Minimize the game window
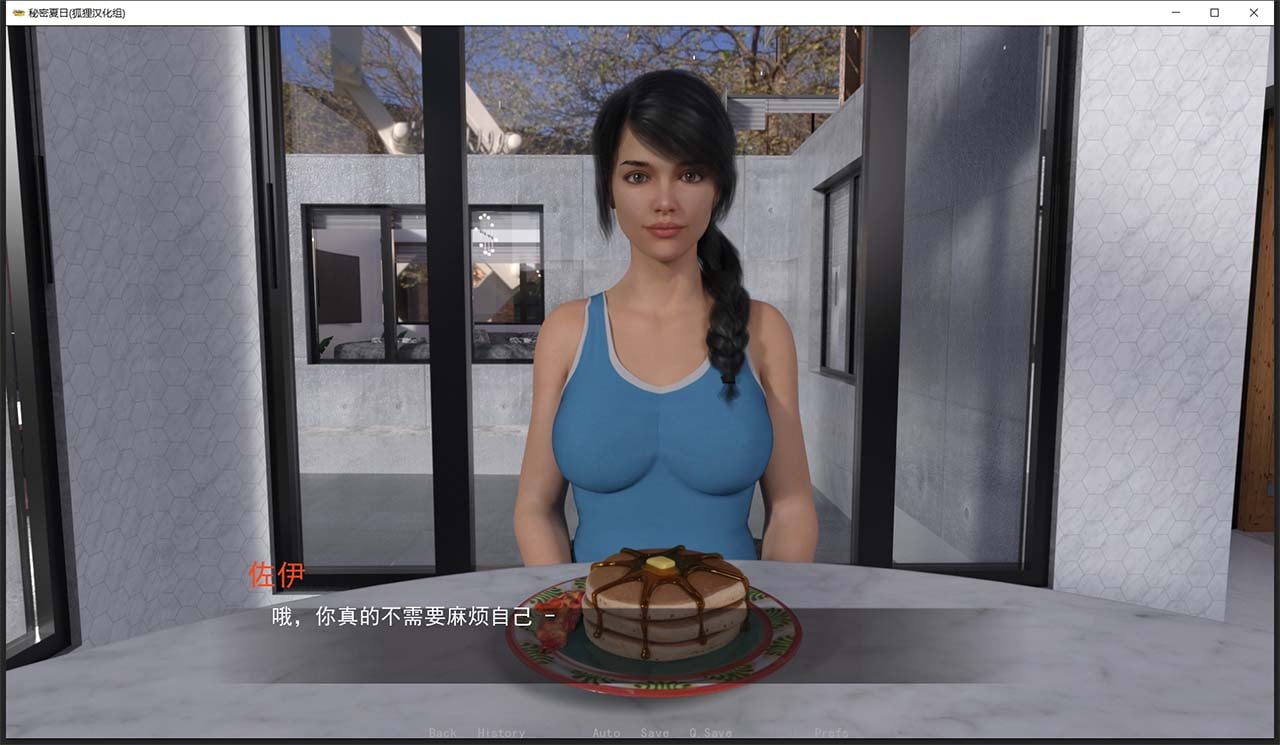The height and width of the screenshot is (745, 1280). (1174, 13)
